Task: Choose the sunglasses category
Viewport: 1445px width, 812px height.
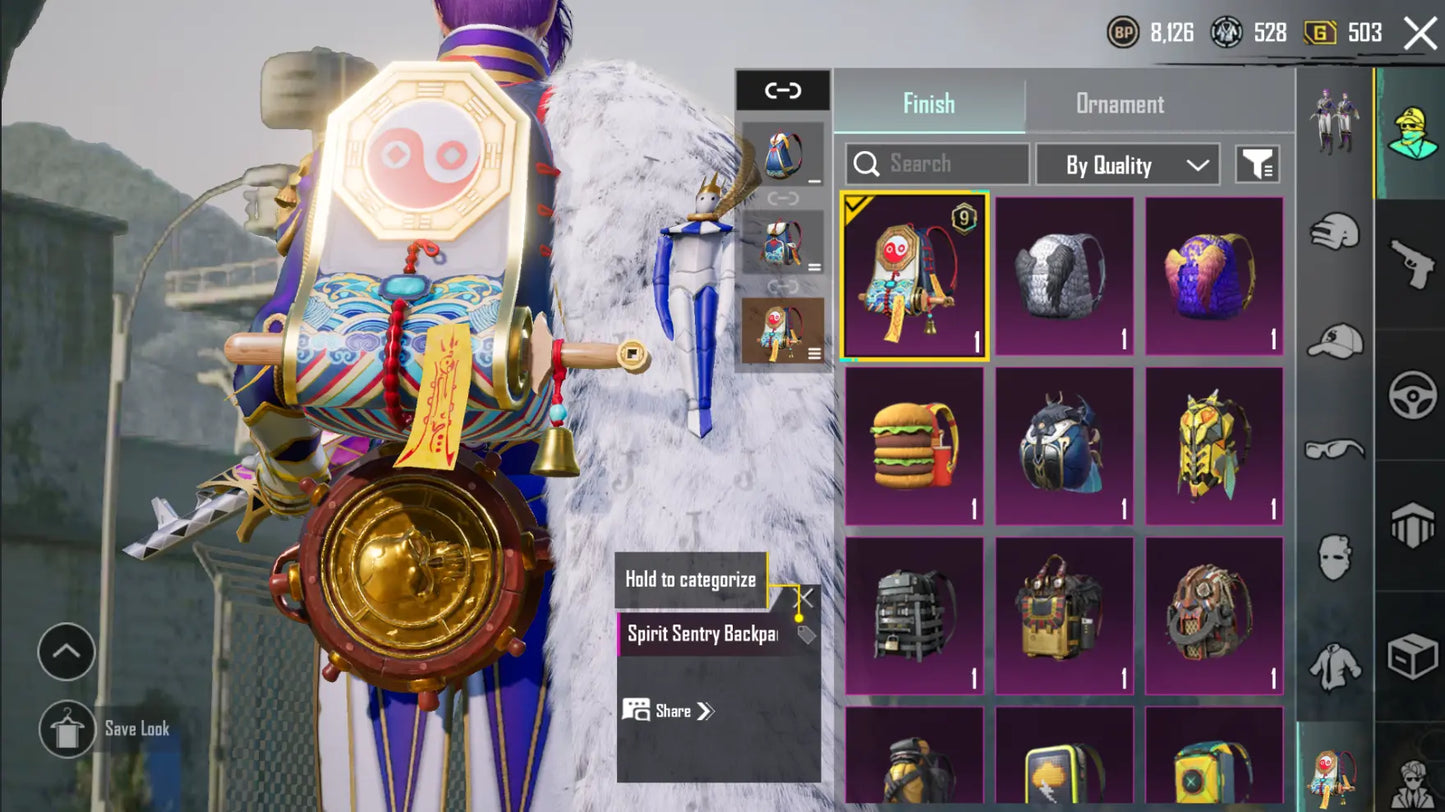Action: point(1335,449)
